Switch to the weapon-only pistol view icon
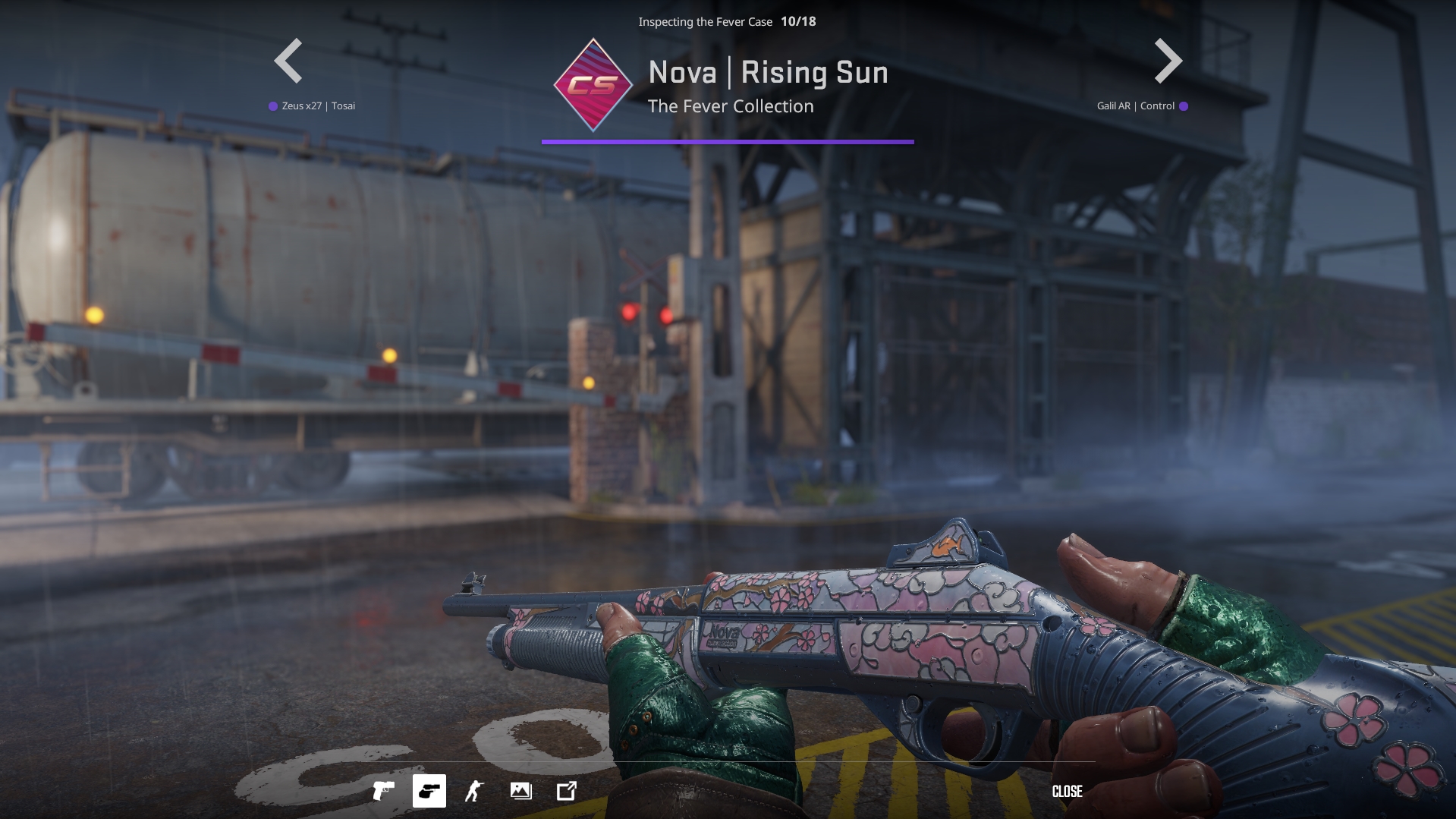Viewport: 1456px width, 819px height. click(x=384, y=791)
